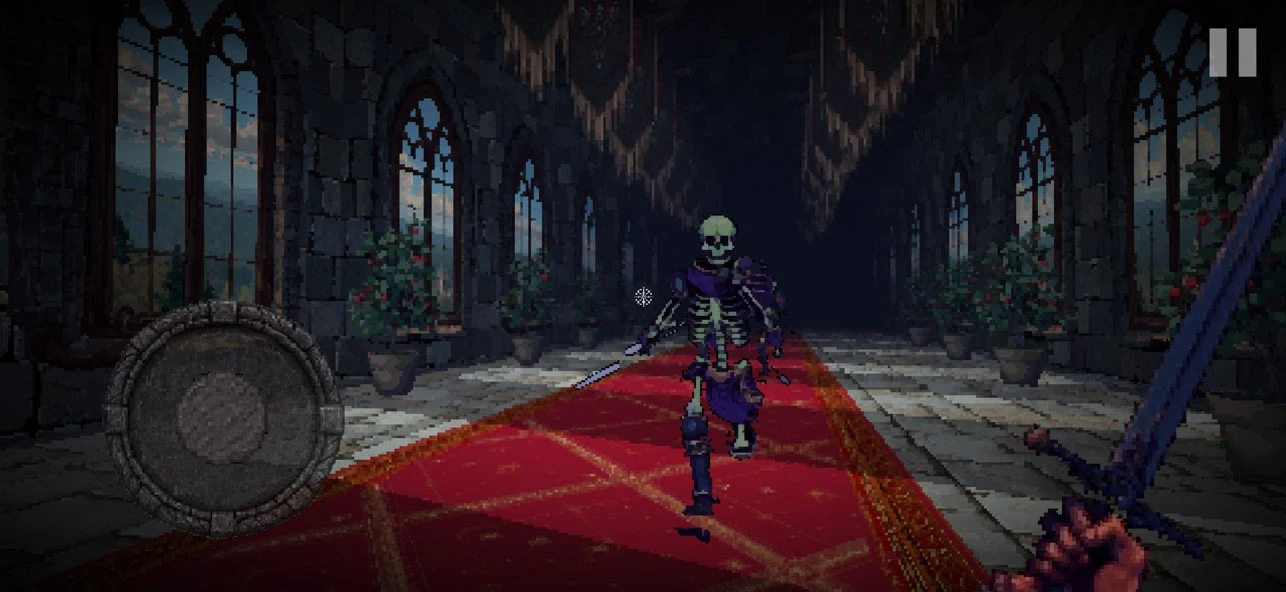Pause the game with the pause button

click(1232, 52)
